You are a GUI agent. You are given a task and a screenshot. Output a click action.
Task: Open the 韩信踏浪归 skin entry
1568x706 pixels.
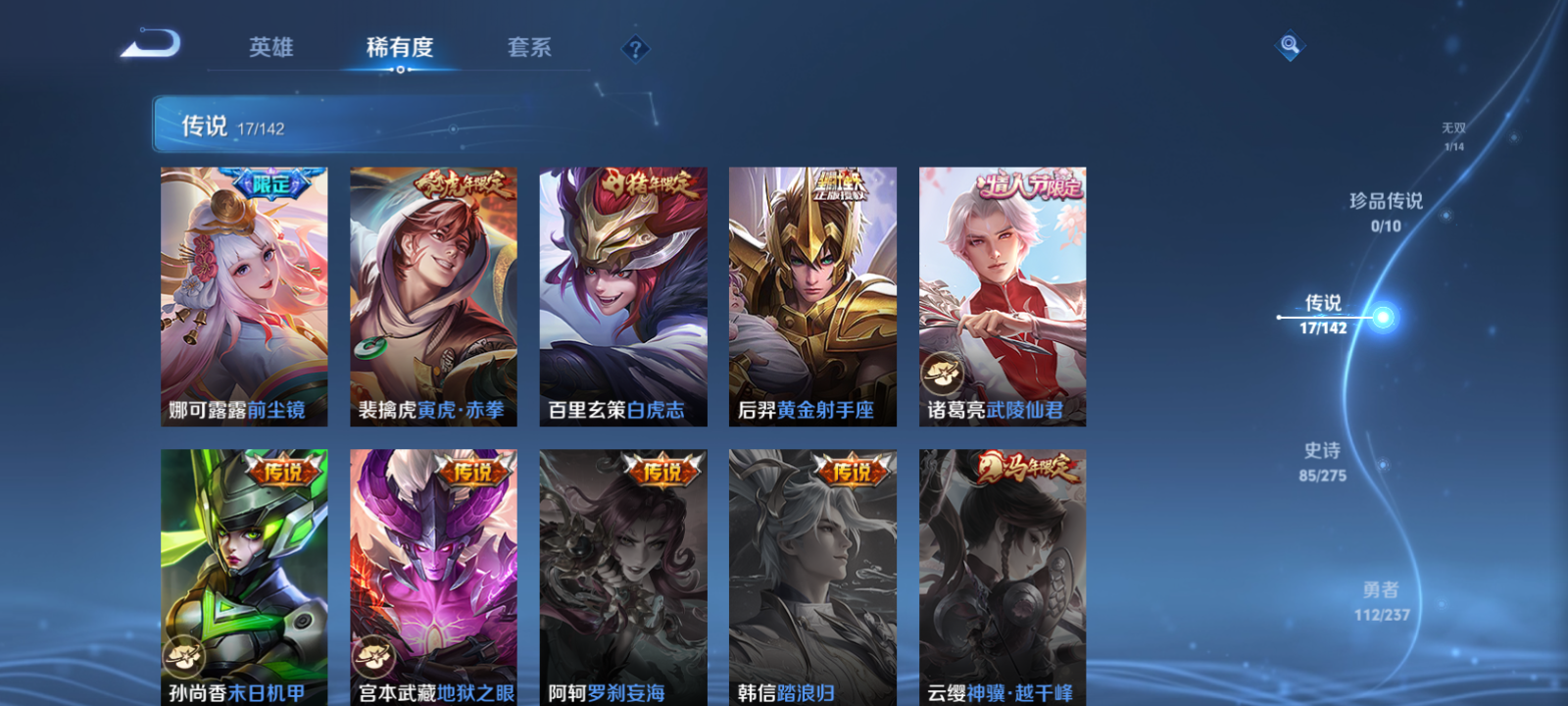pyautogui.click(x=811, y=579)
